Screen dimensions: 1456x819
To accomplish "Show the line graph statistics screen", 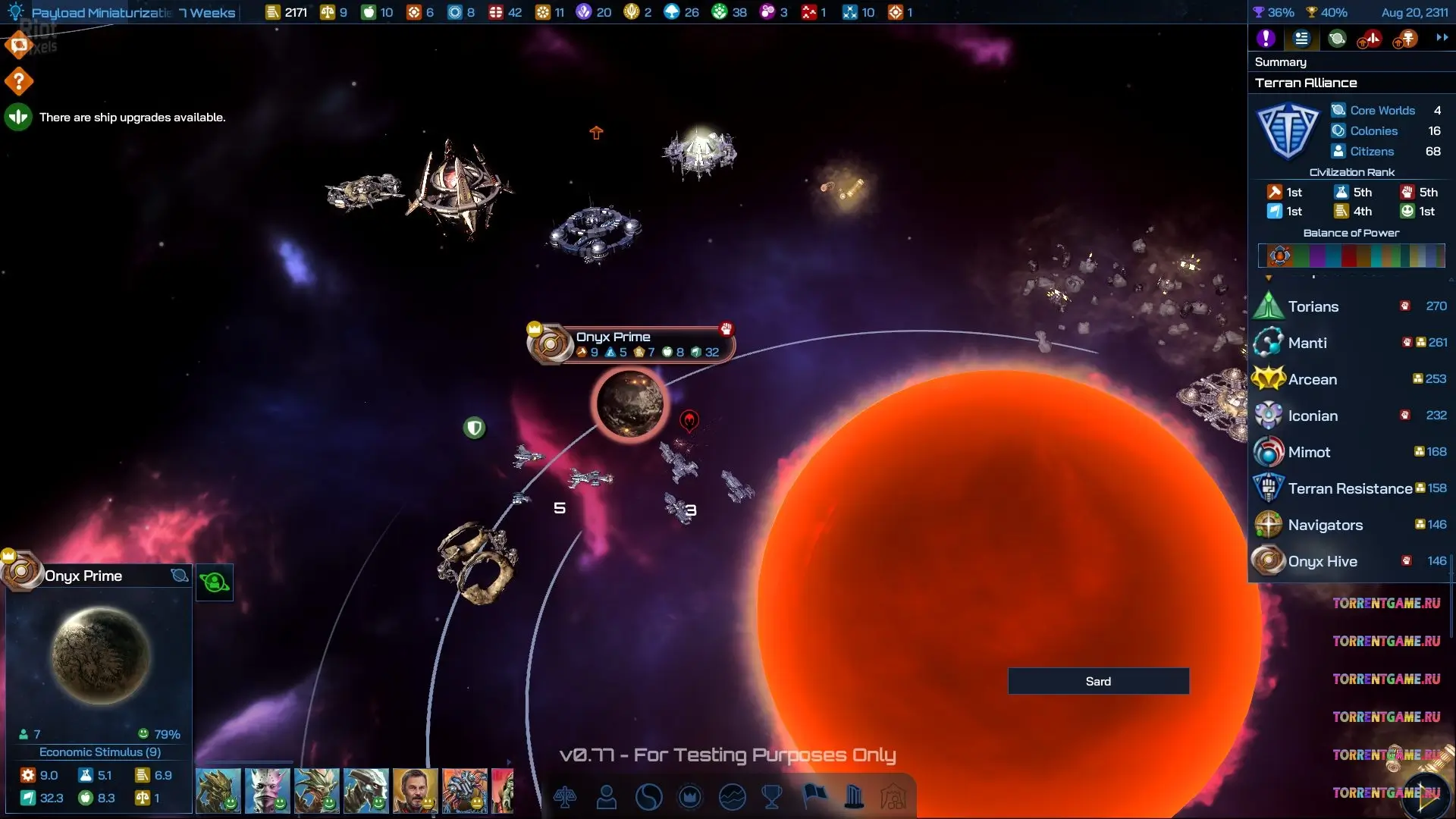I will tap(732, 797).
